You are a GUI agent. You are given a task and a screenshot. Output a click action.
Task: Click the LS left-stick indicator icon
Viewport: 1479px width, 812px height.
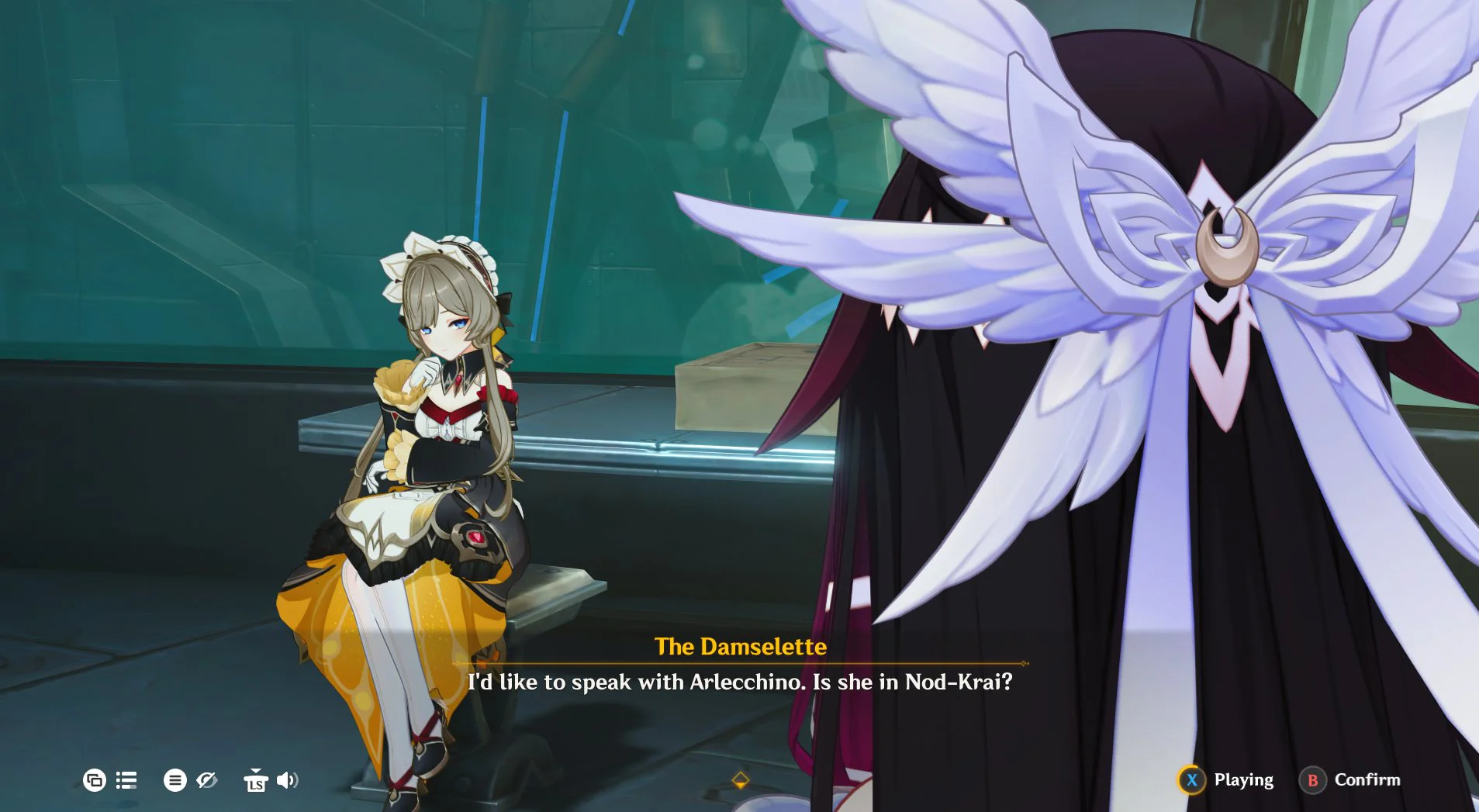point(256,783)
